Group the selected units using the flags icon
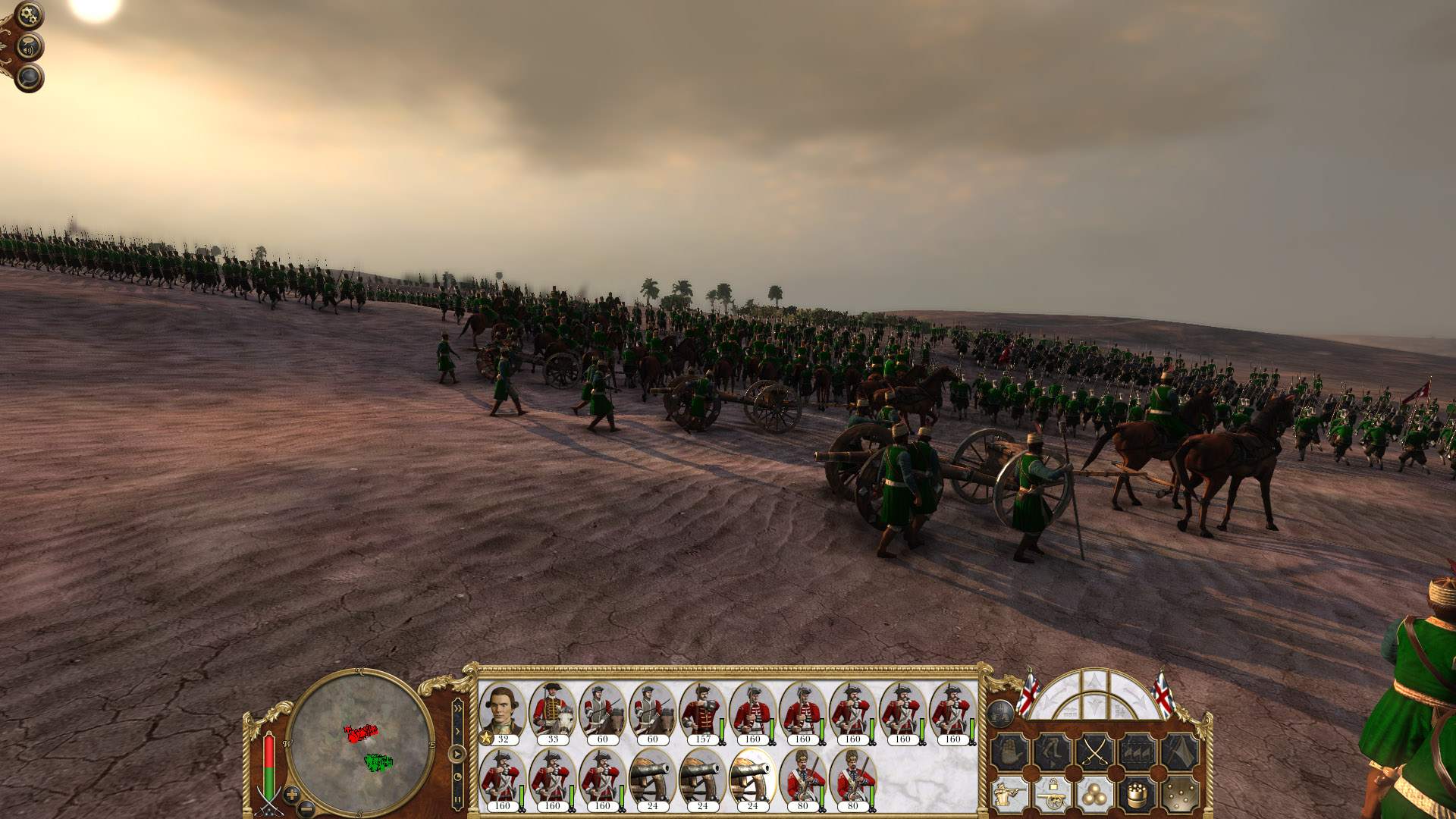The width and height of the screenshot is (1456, 819). pyautogui.click(x=1137, y=752)
